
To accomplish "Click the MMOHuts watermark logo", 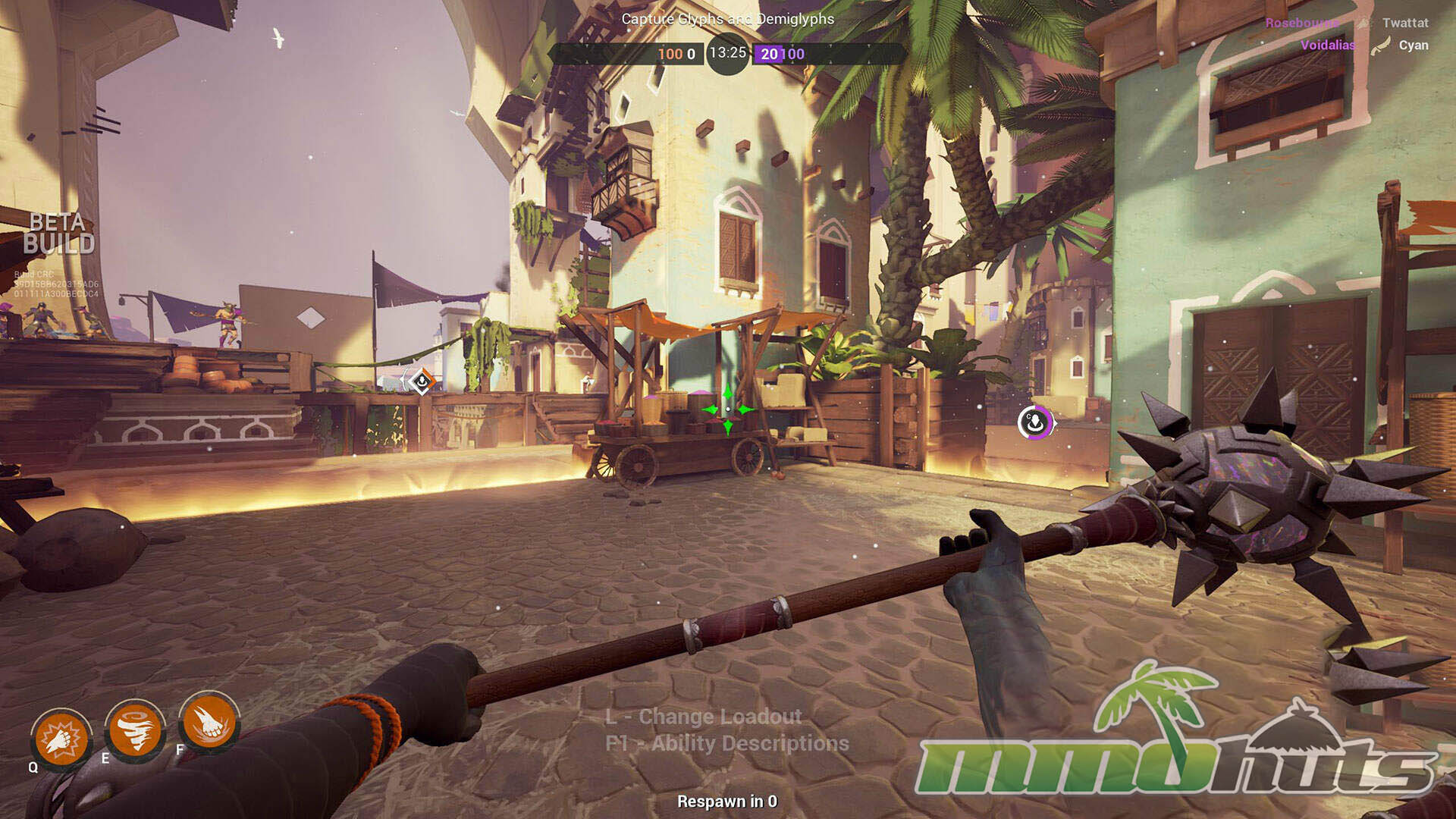I will pyautogui.click(x=1175, y=739).
